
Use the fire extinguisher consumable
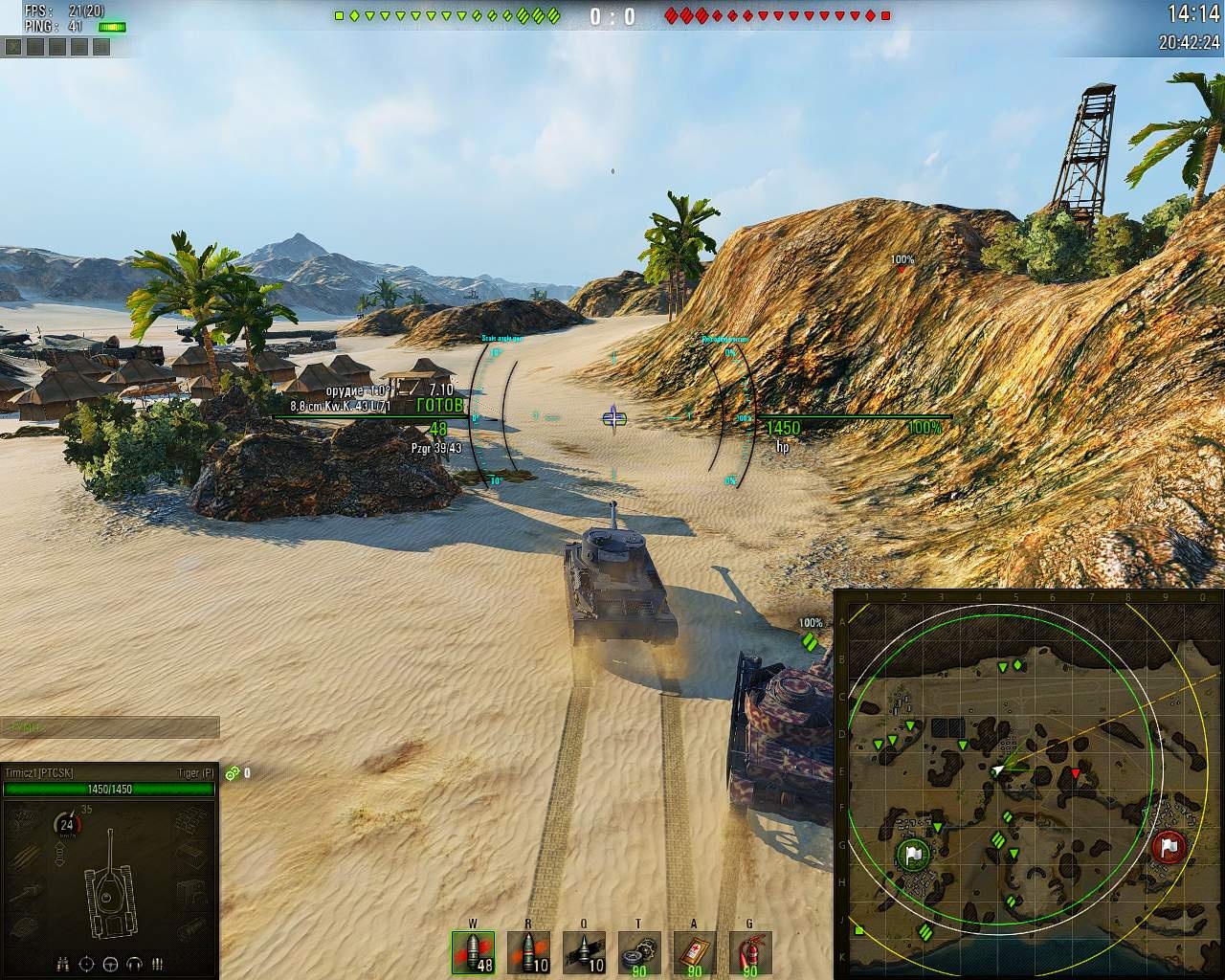coord(749,952)
